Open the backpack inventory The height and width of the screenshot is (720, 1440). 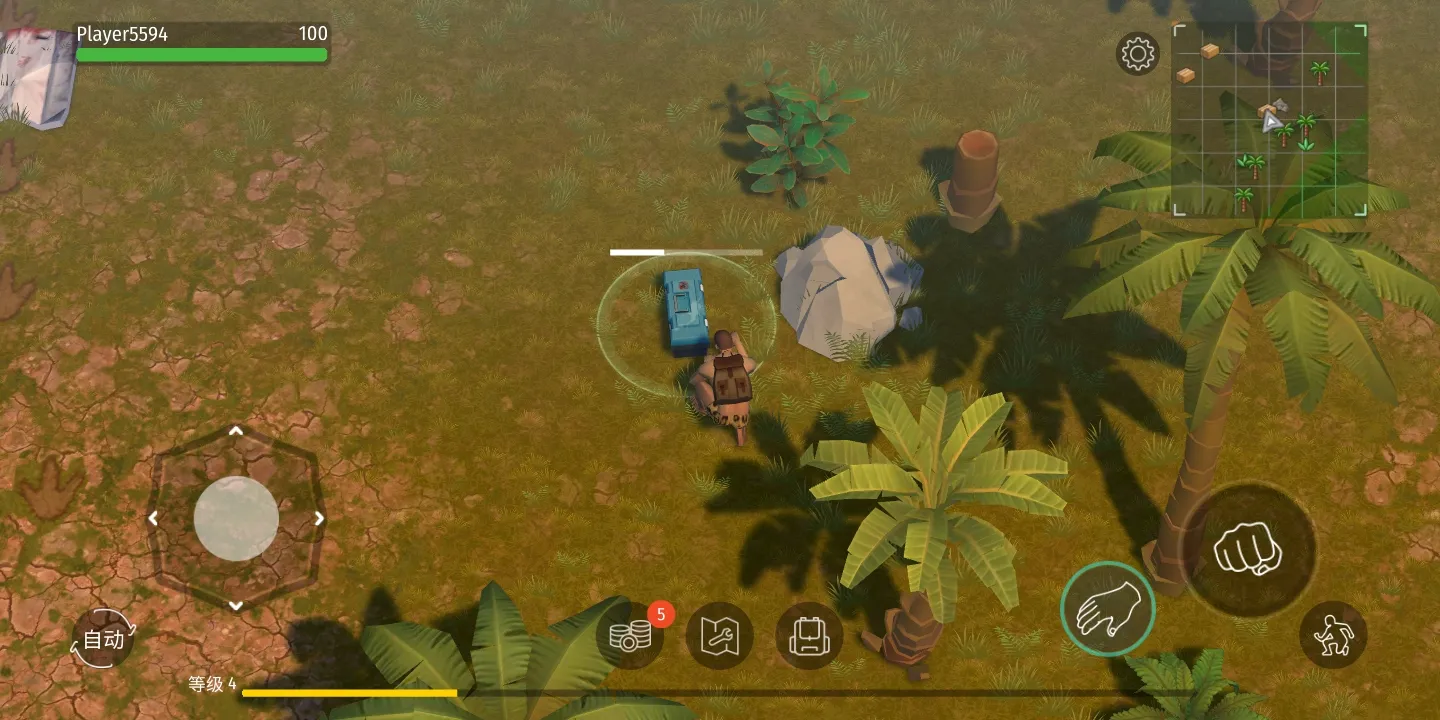[808, 636]
